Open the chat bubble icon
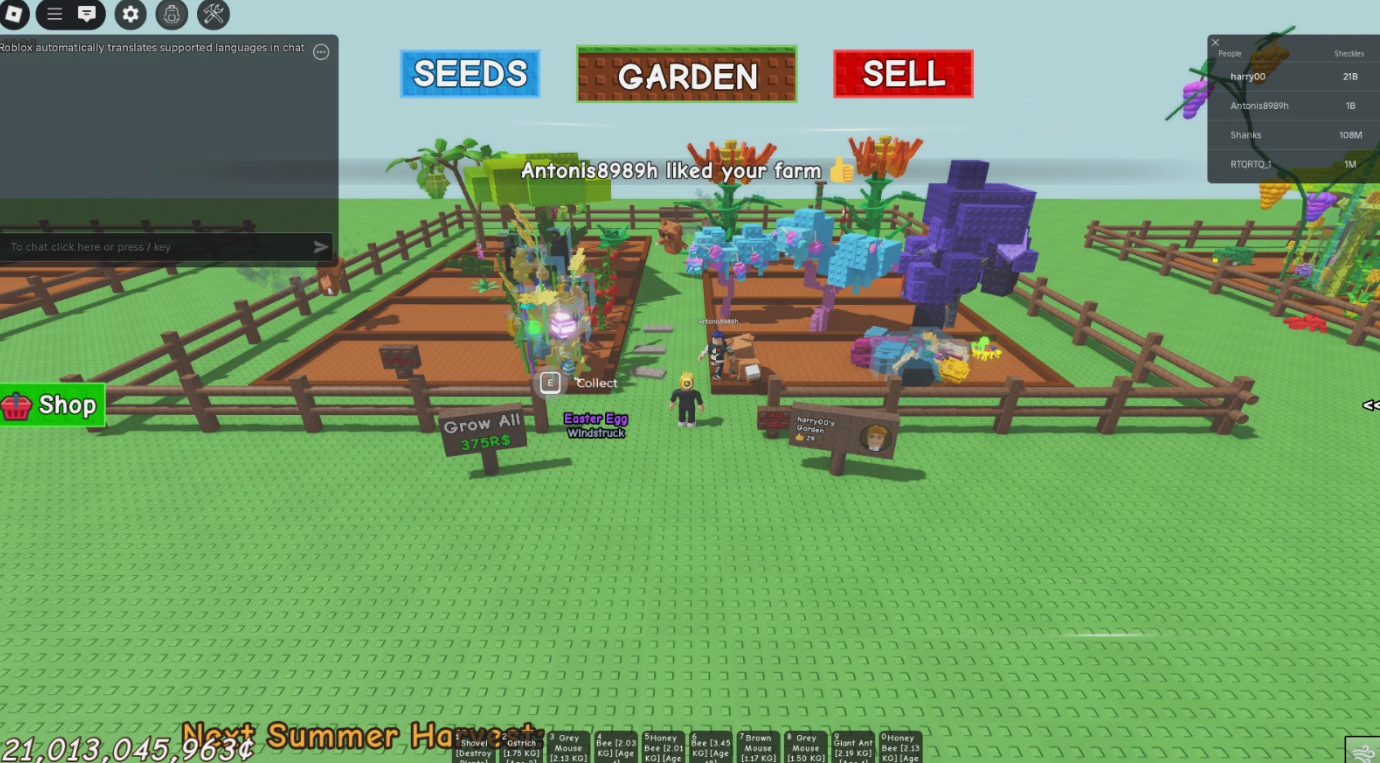This screenshot has width=1380, height=763. point(88,15)
